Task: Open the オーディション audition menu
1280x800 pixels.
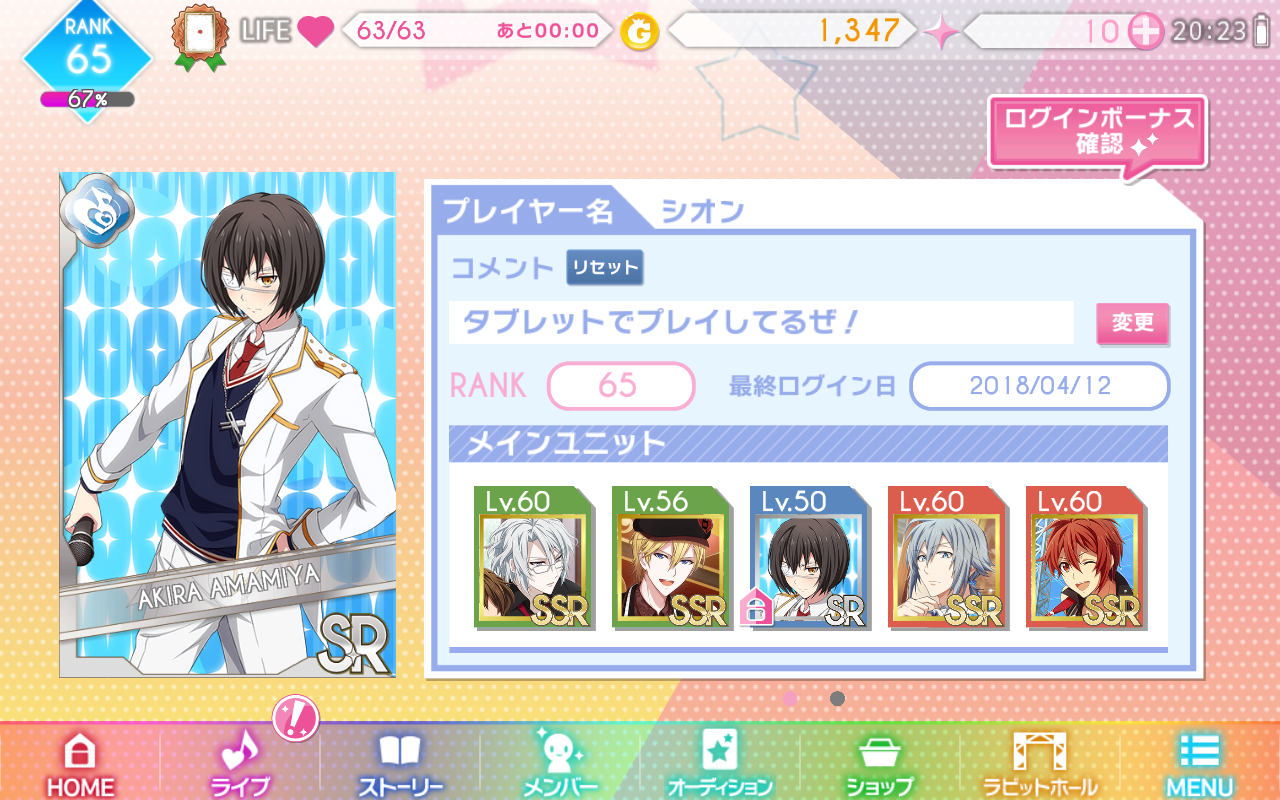Action: (x=720, y=764)
